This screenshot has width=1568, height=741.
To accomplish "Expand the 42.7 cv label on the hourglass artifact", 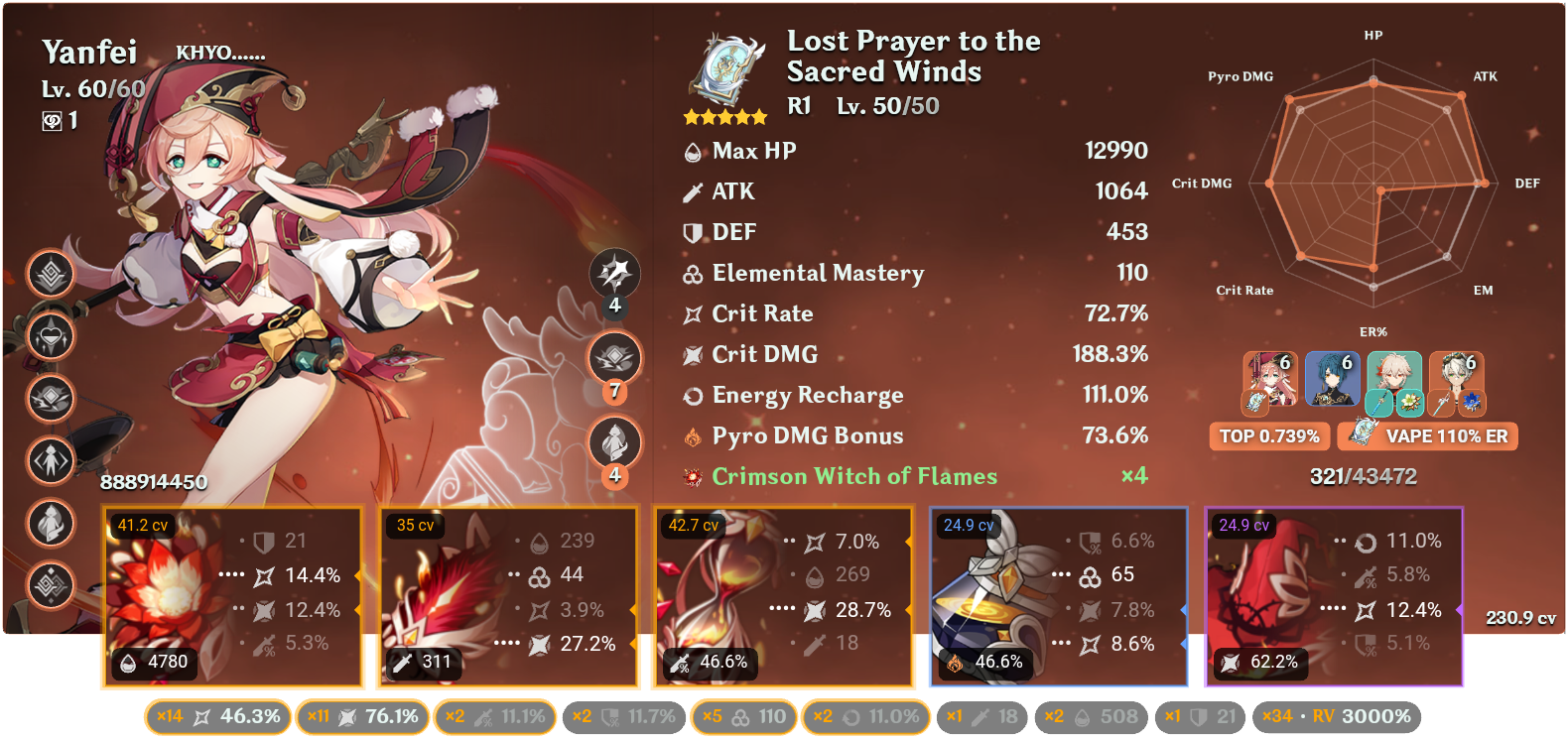I will pyautogui.click(x=692, y=527).
